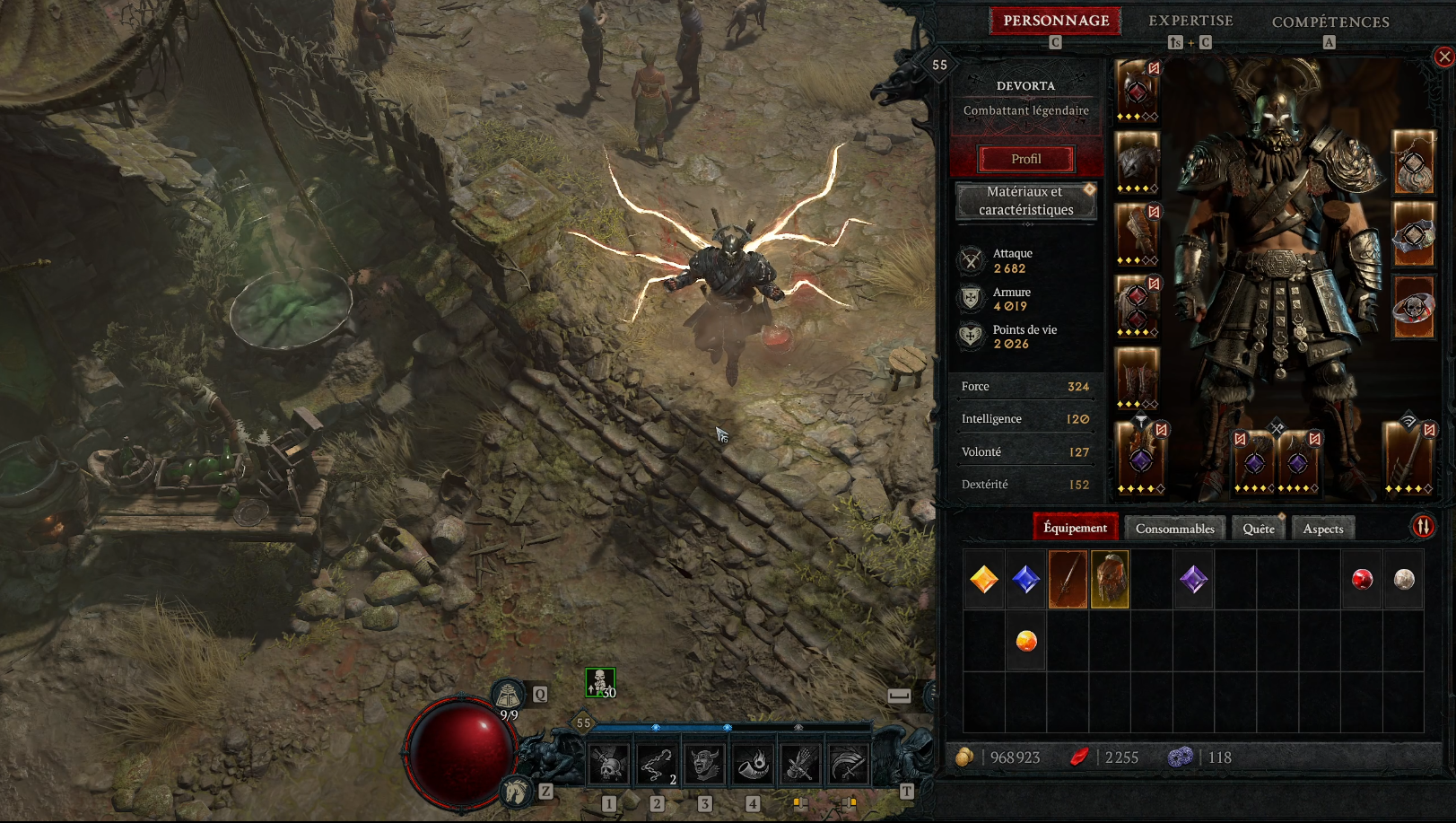Click the equipped helmet slot

click(1137, 90)
